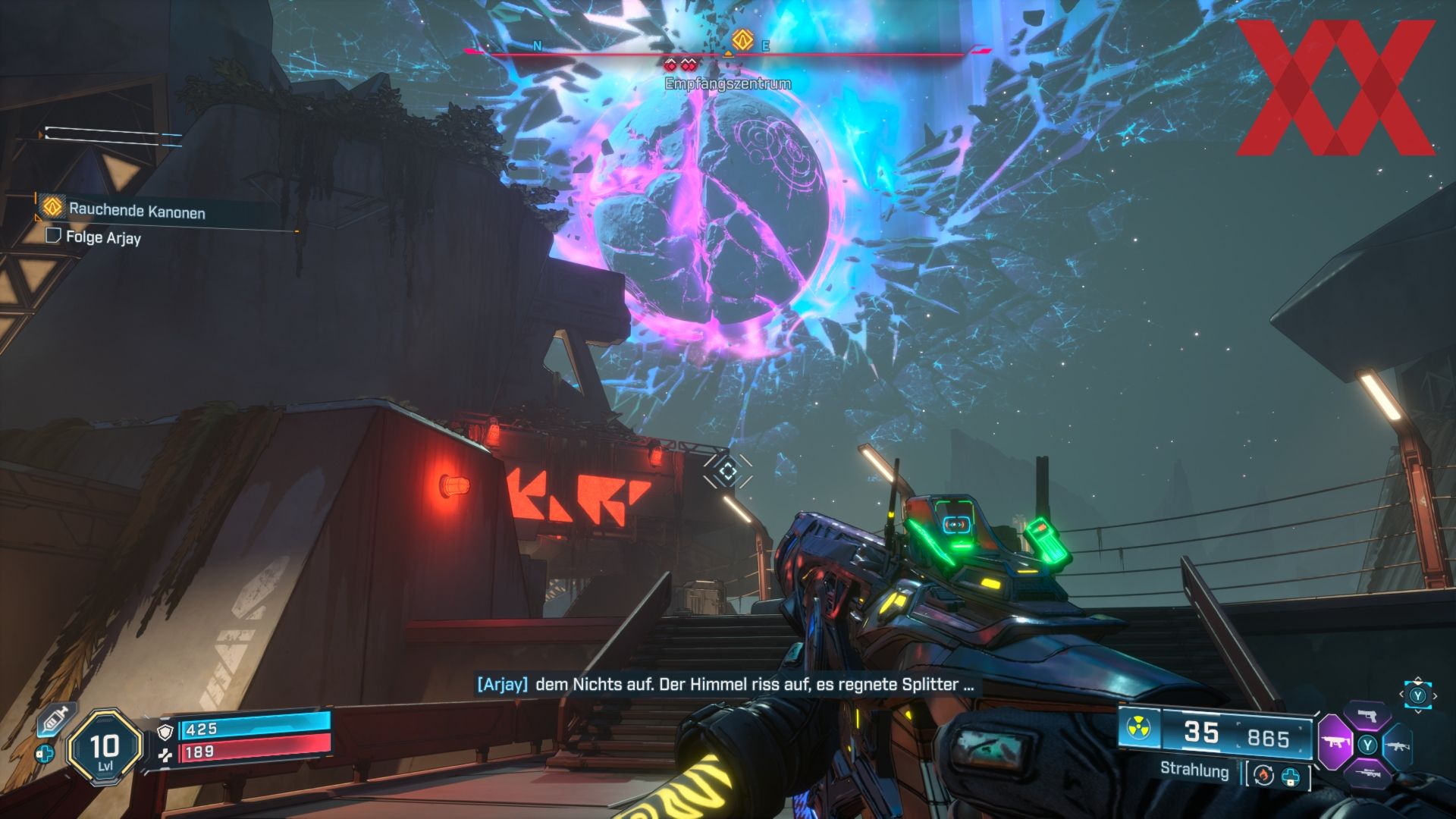Choose the blue assault rifle weapon slot

pyautogui.click(x=1398, y=744)
